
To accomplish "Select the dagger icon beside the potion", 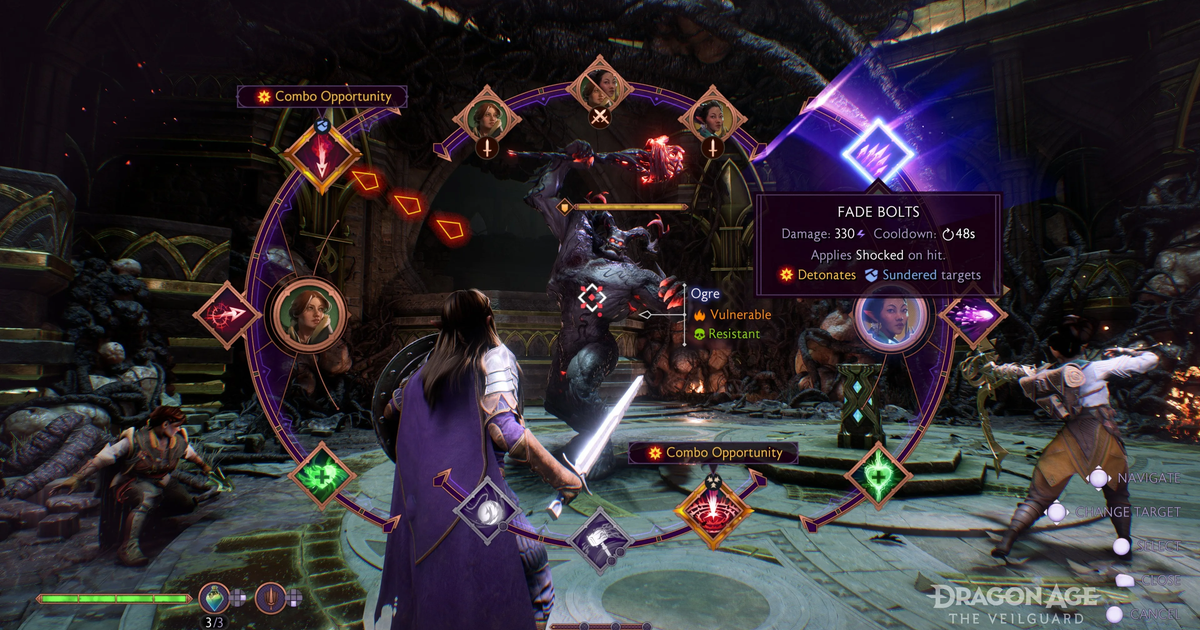I will tap(270, 597).
